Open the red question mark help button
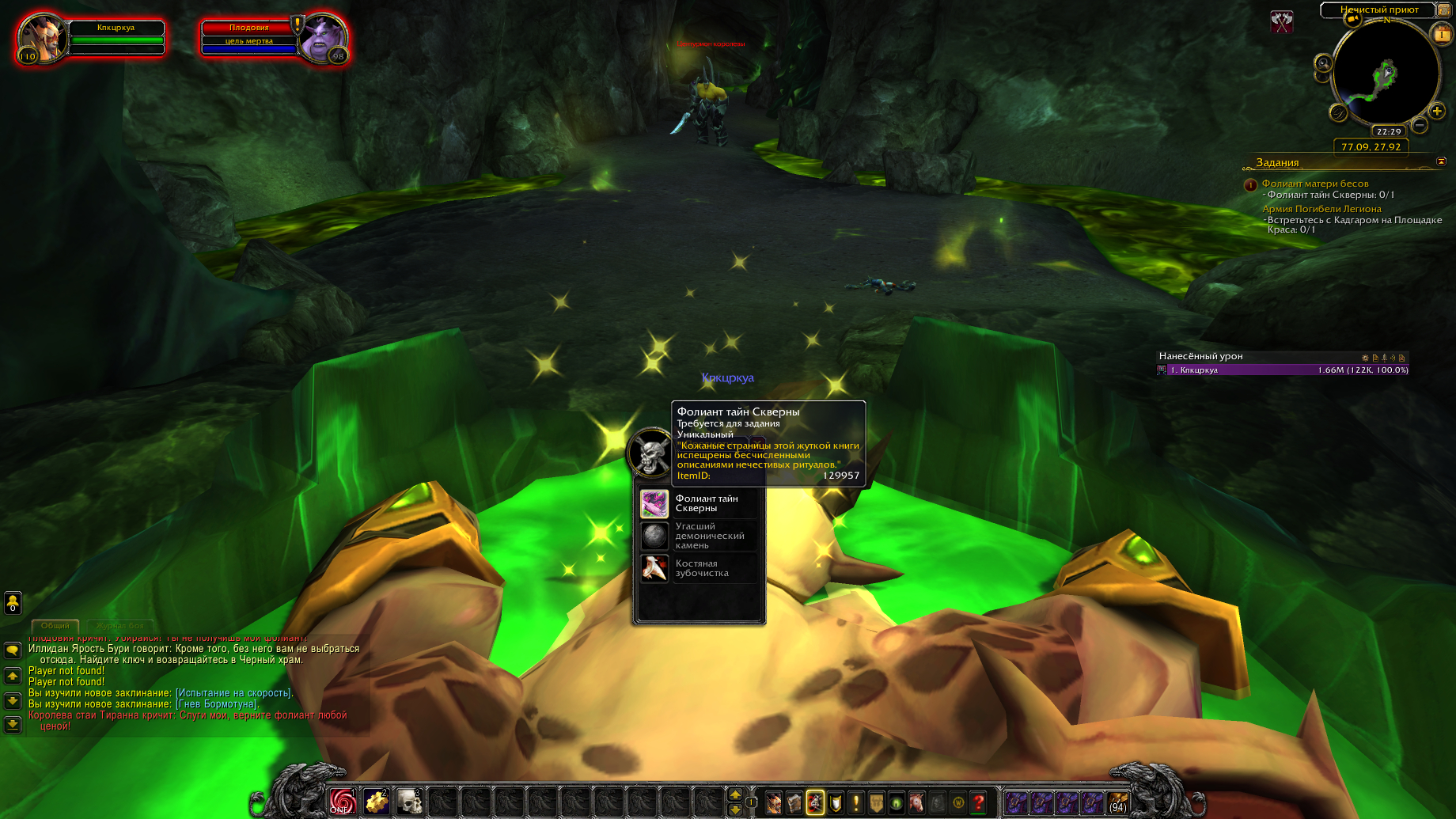Screen dimensions: 1456x819 [979, 802]
